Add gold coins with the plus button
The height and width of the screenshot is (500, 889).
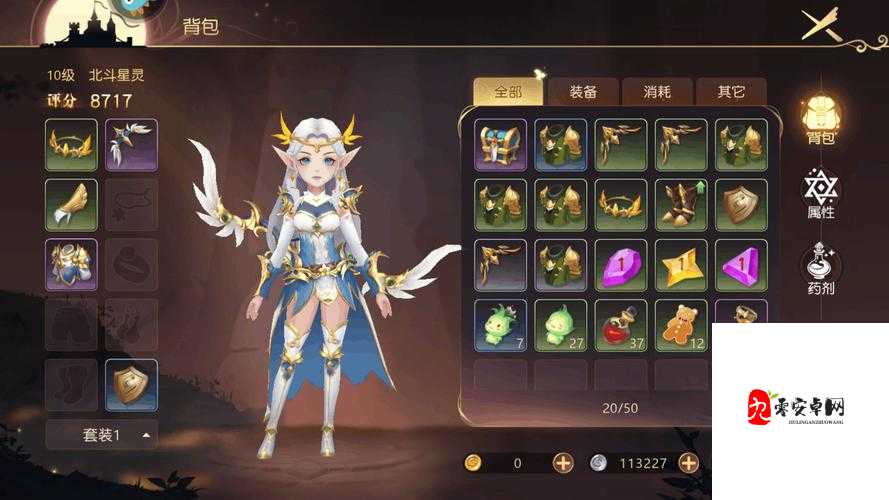[563, 463]
